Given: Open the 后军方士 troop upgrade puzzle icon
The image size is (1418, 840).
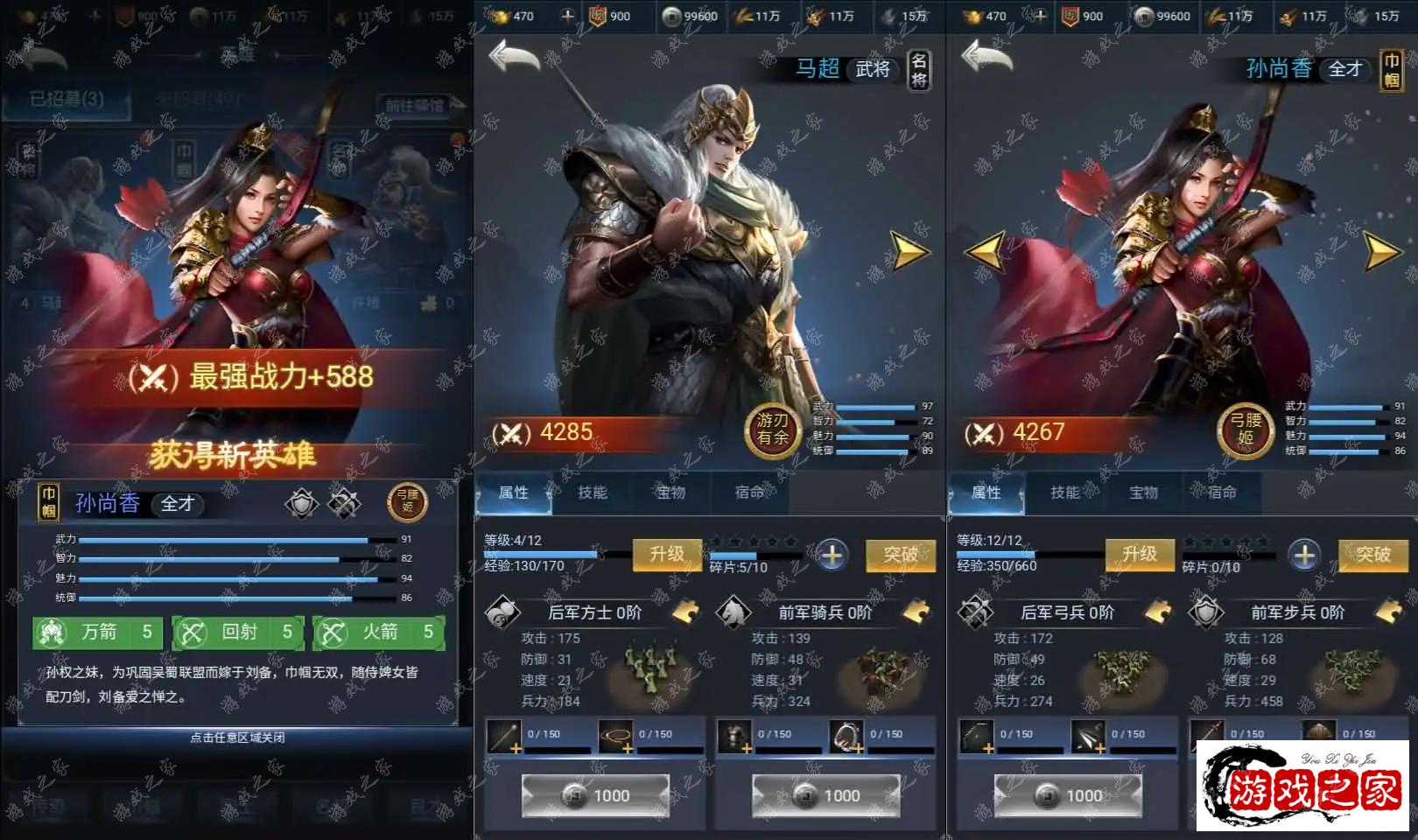Looking at the screenshot, I should click(685, 612).
